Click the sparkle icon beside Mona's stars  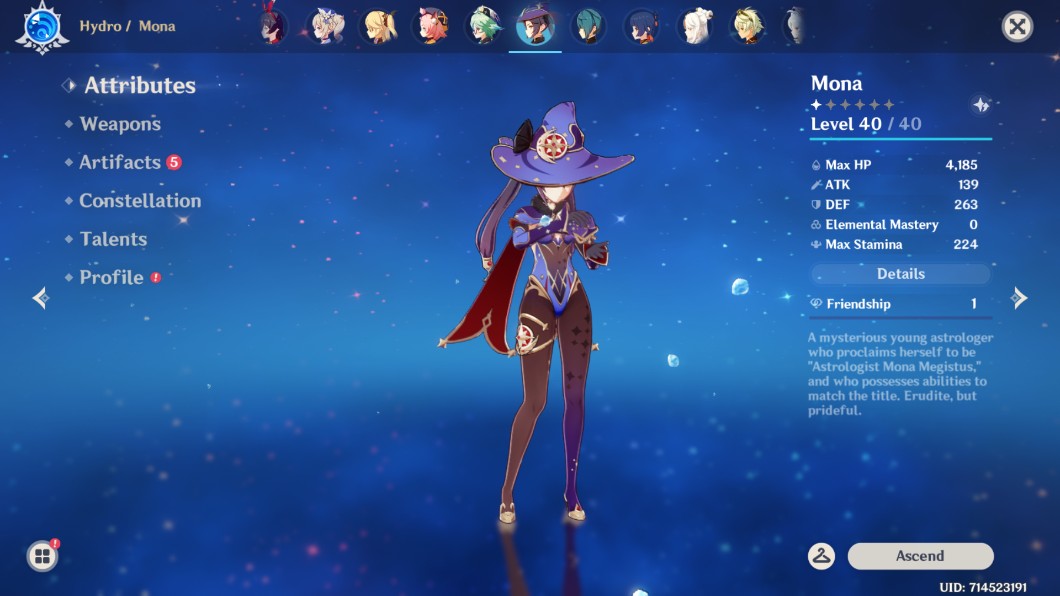click(x=980, y=105)
